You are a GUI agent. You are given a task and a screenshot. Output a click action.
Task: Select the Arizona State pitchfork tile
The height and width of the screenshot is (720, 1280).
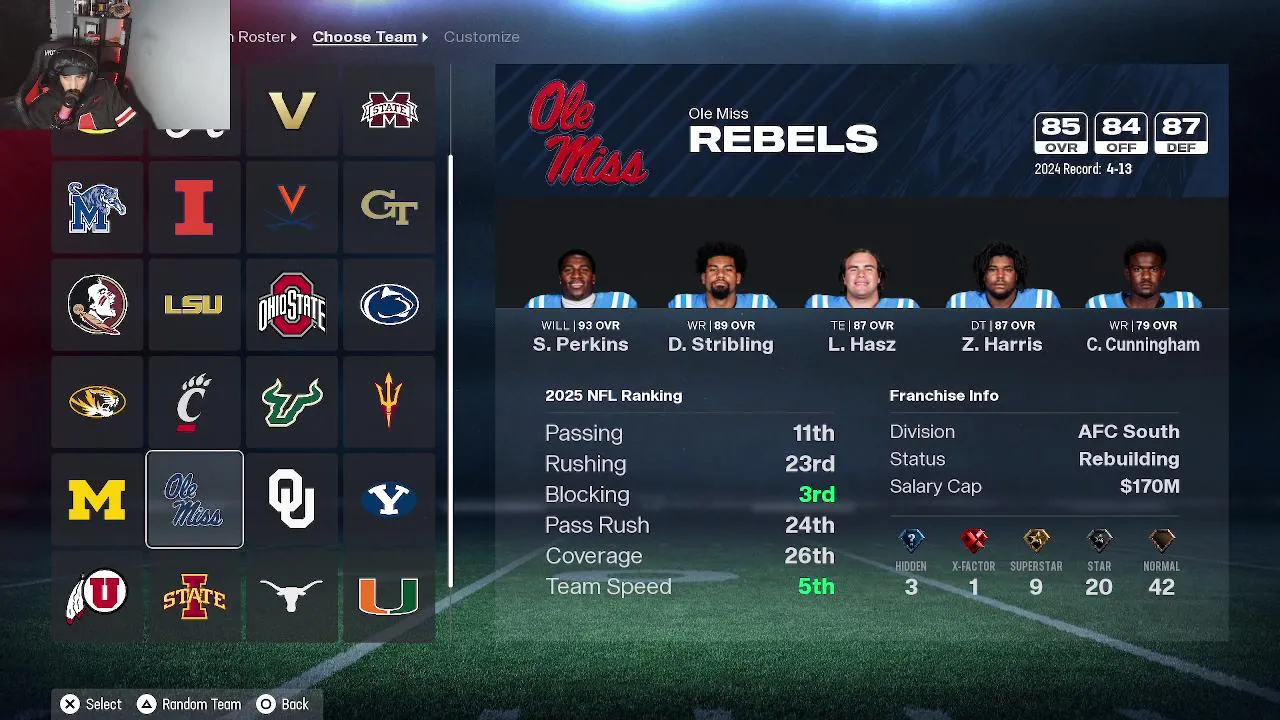pyautogui.click(x=389, y=402)
